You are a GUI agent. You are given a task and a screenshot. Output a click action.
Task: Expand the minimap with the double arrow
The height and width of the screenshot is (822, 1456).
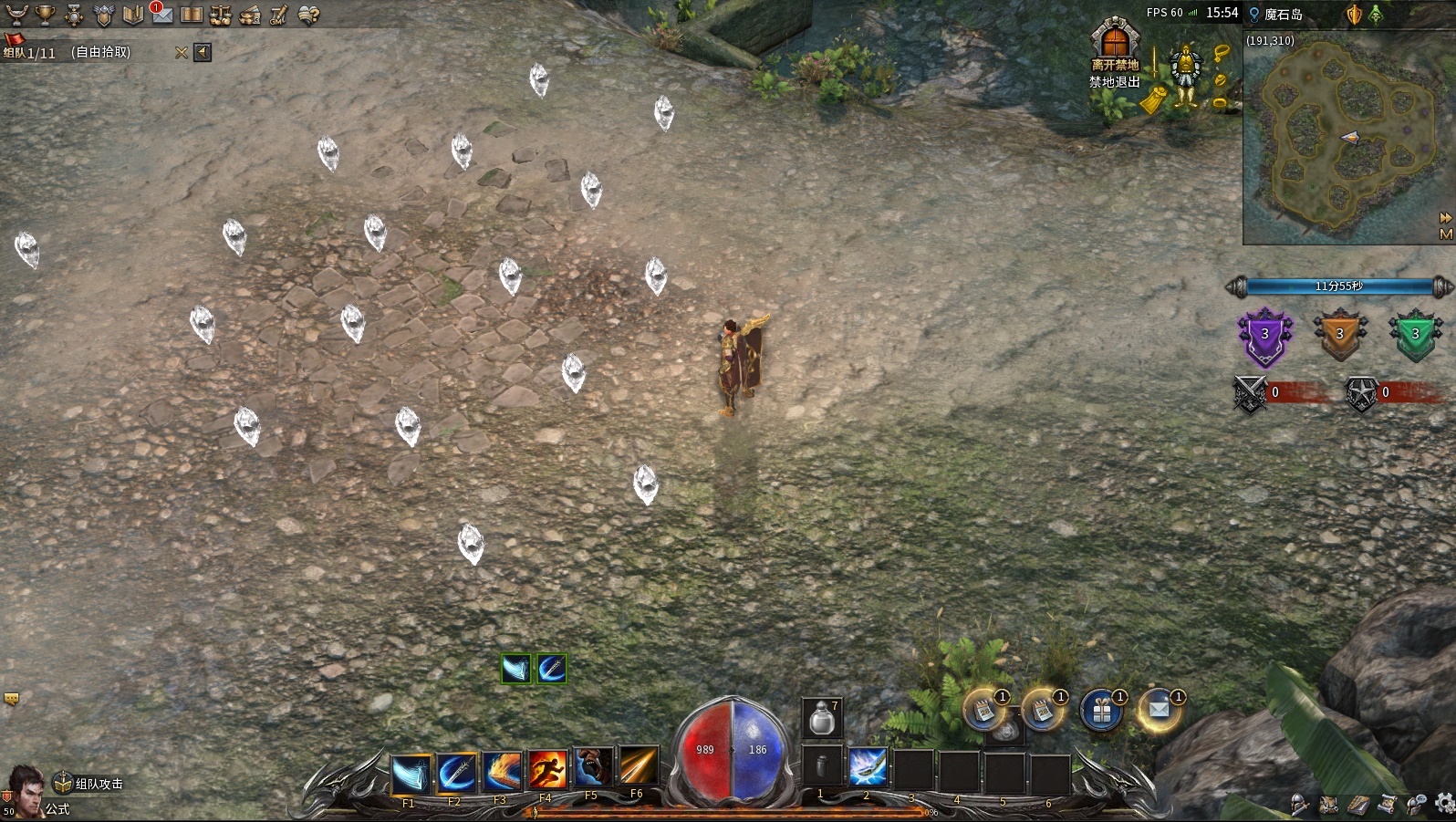click(x=1445, y=218)
